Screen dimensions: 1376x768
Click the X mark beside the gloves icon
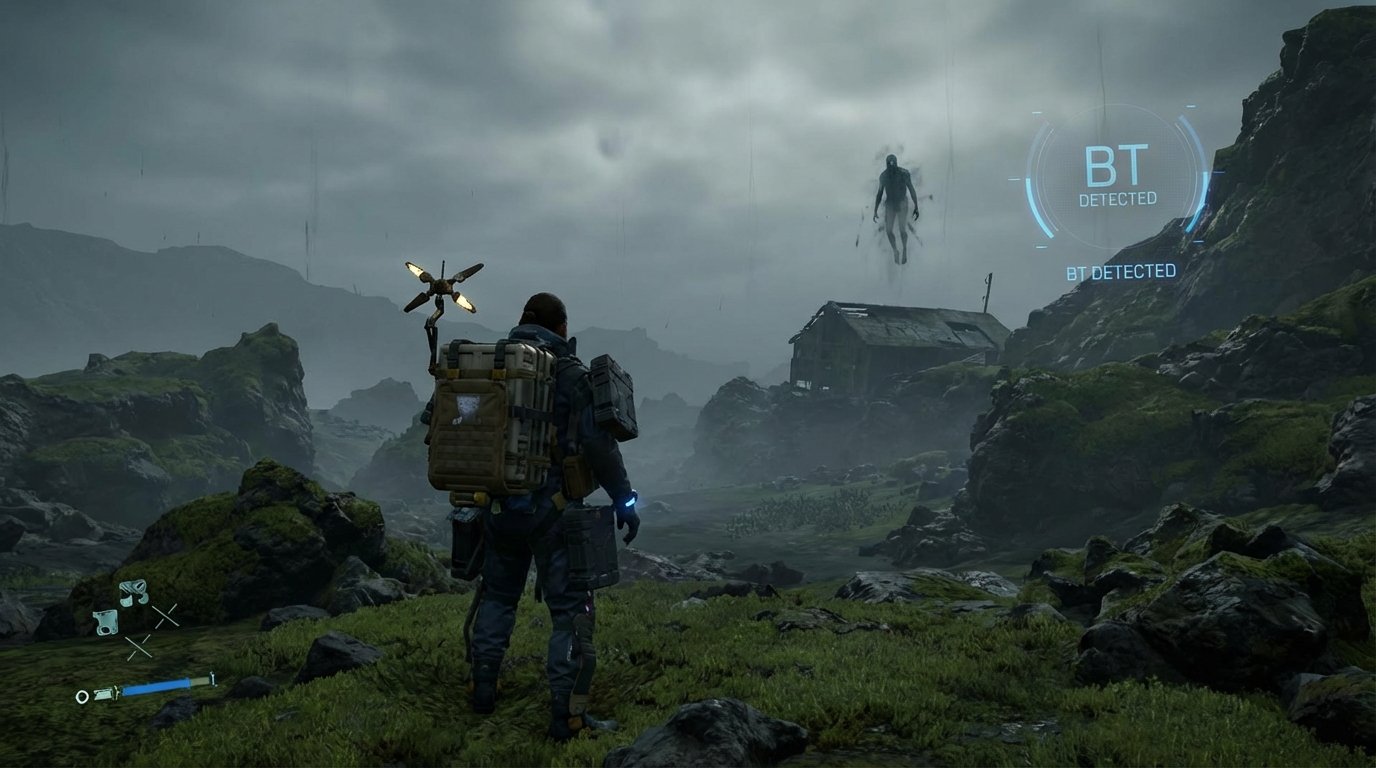[x=140, y=648]
